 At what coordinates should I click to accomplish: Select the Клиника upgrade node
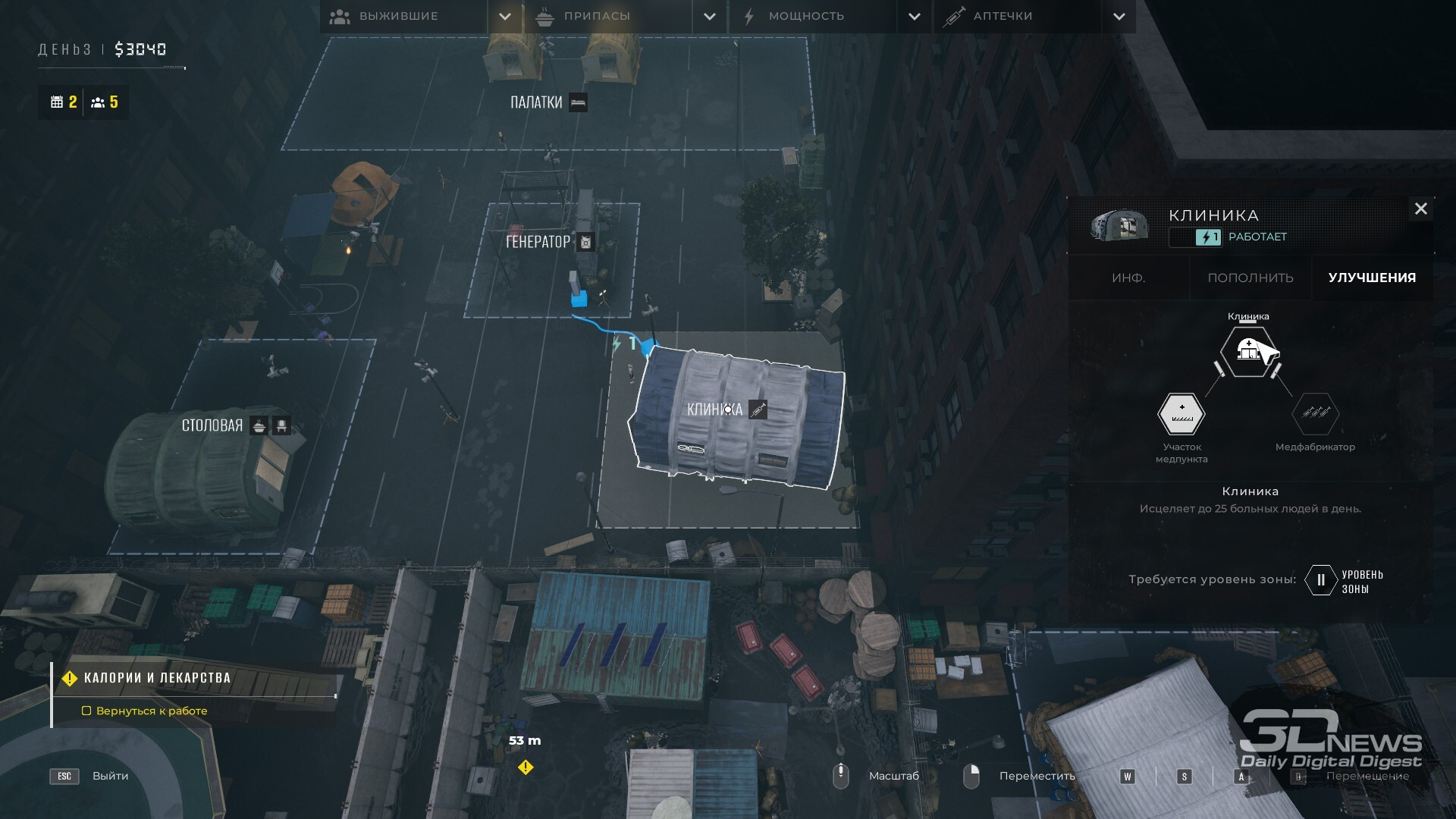1247,351
